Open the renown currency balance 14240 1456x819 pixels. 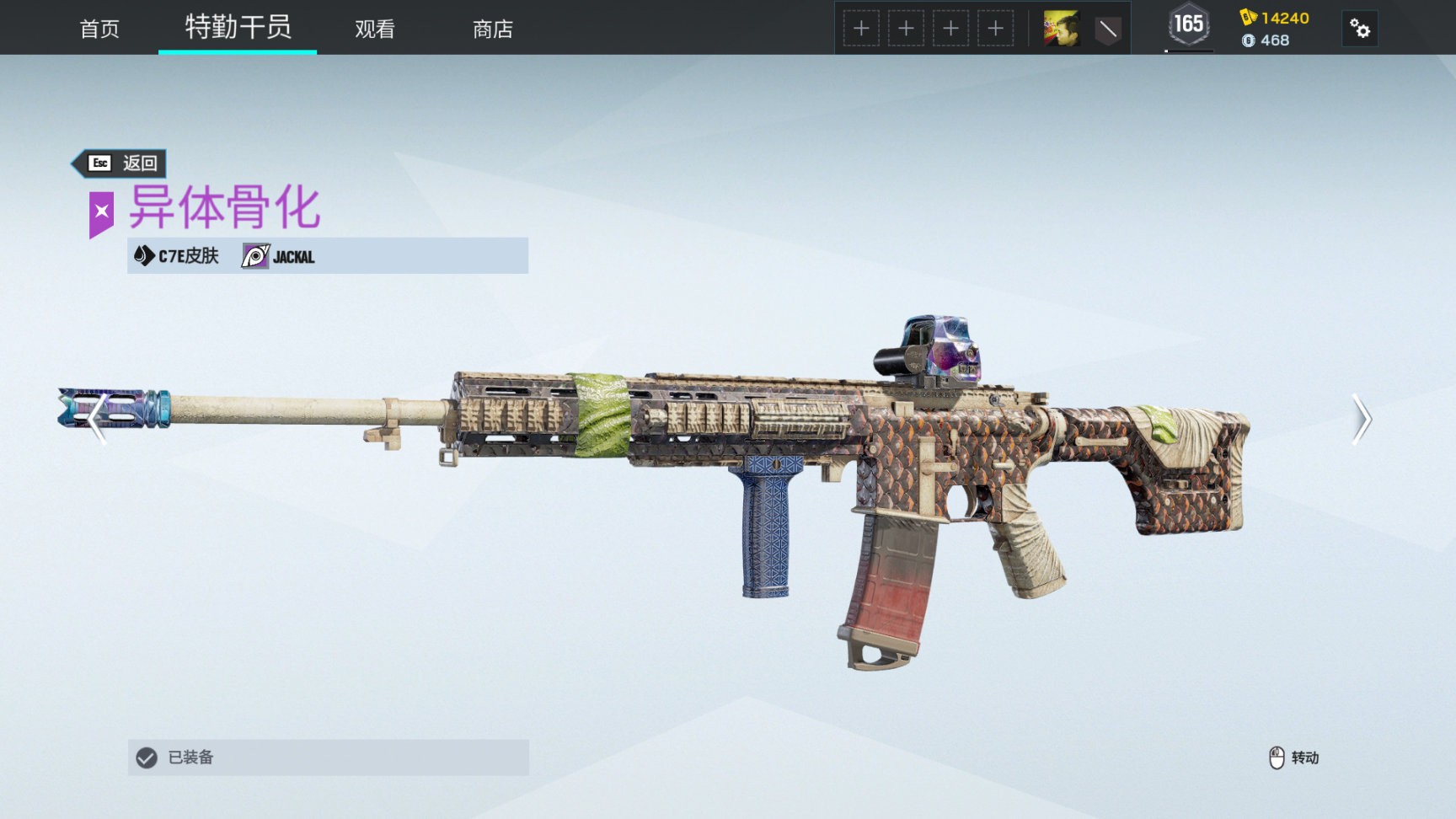1275,18
